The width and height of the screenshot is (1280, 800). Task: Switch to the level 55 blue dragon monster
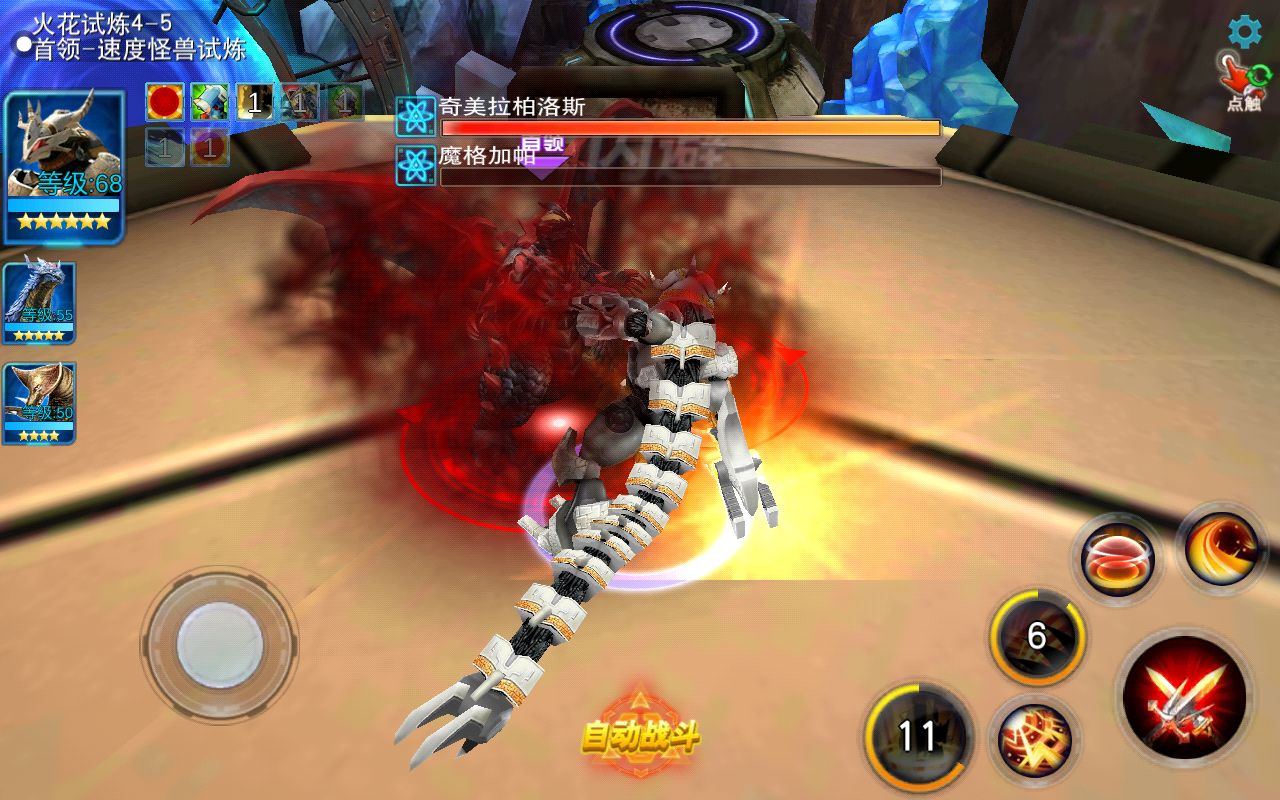tap(39, 300)
